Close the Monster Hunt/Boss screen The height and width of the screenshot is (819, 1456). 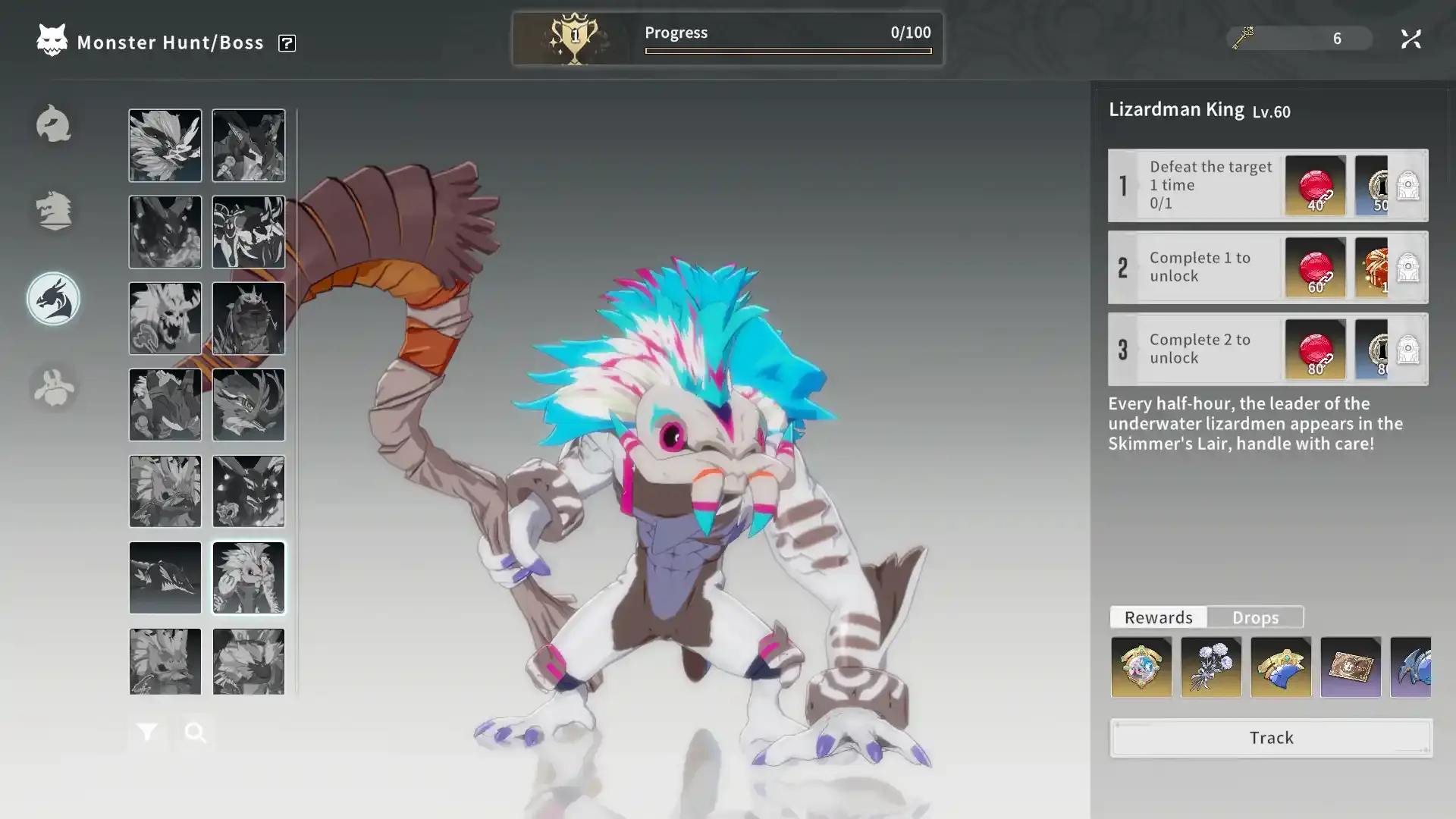tap(1410, 39)
